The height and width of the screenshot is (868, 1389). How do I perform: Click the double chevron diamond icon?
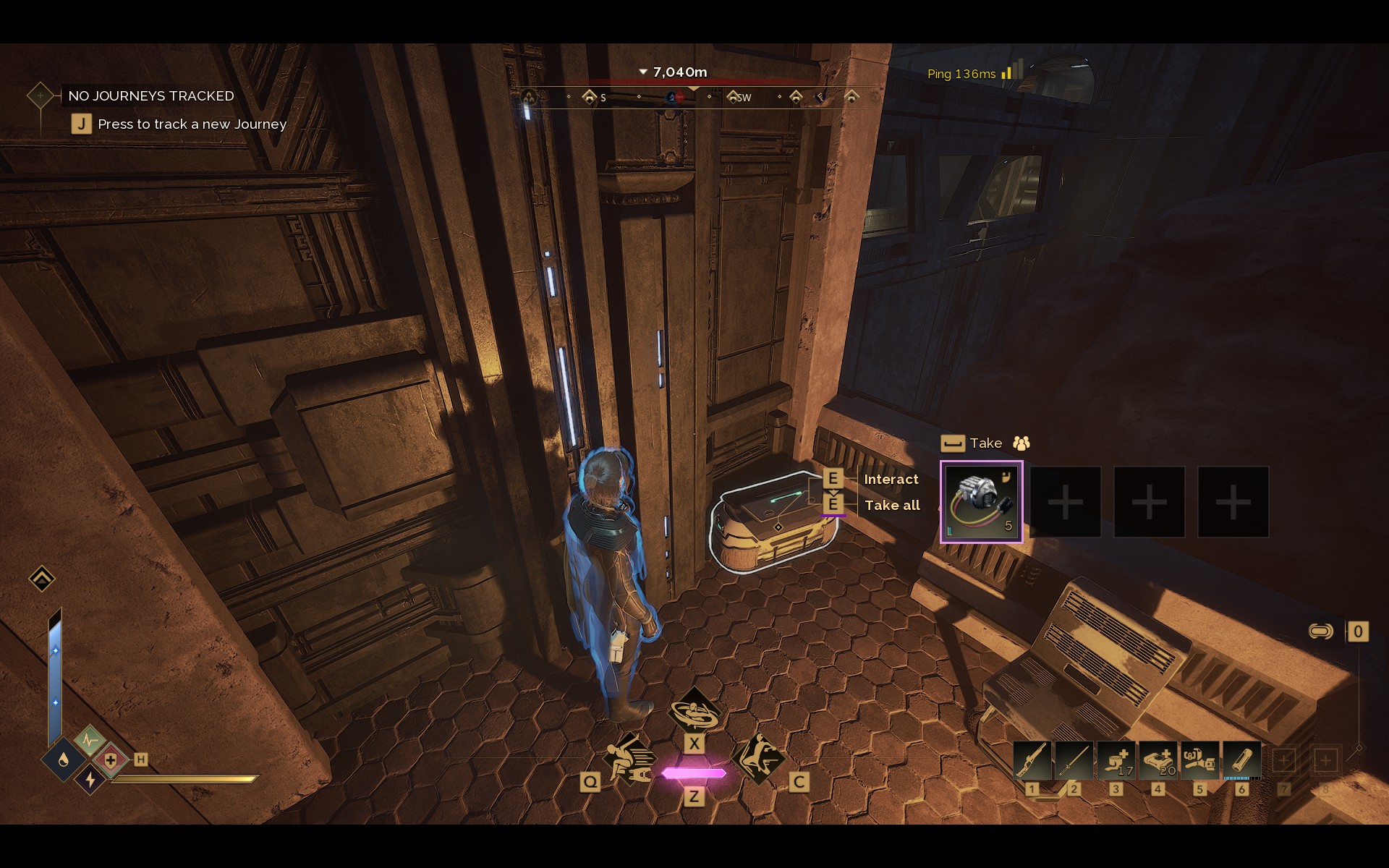tap(42, 579)
